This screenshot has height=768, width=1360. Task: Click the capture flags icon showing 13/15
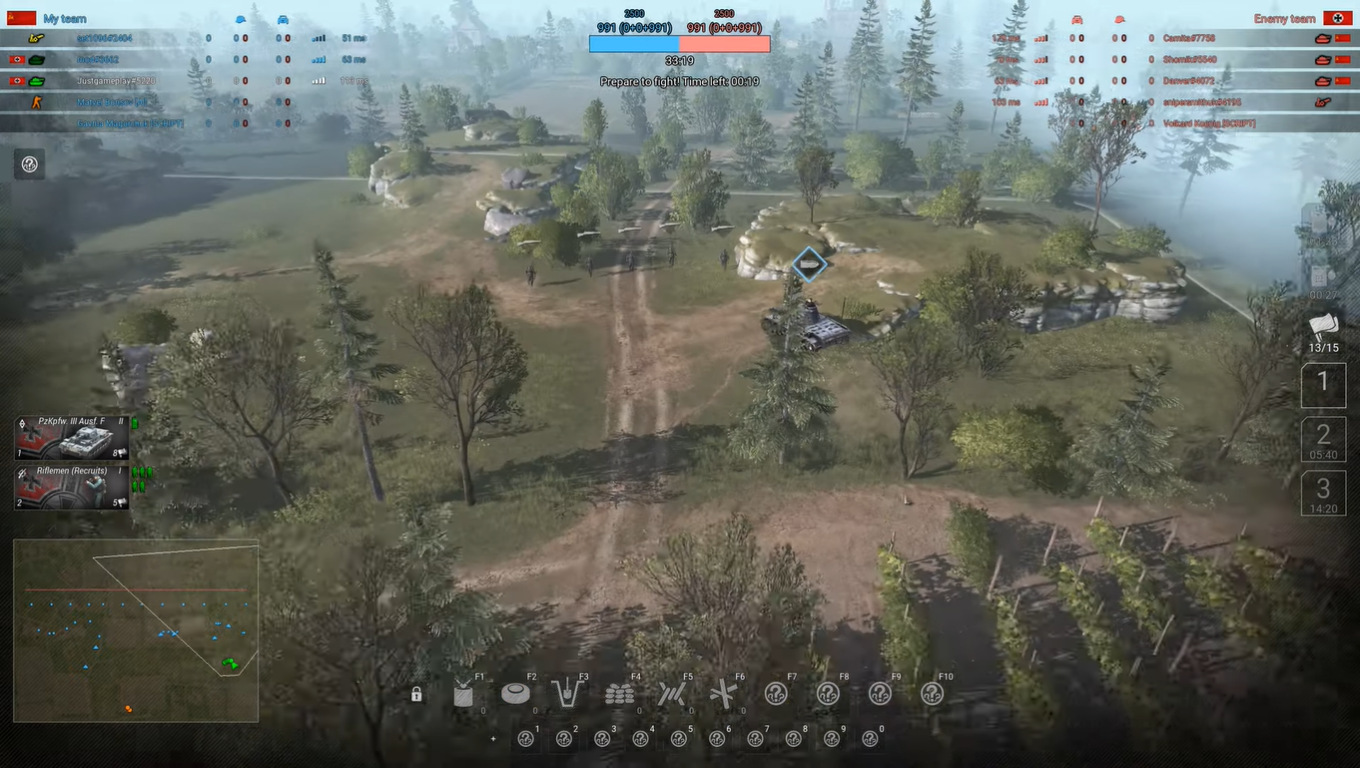[x=1323, y=330]
